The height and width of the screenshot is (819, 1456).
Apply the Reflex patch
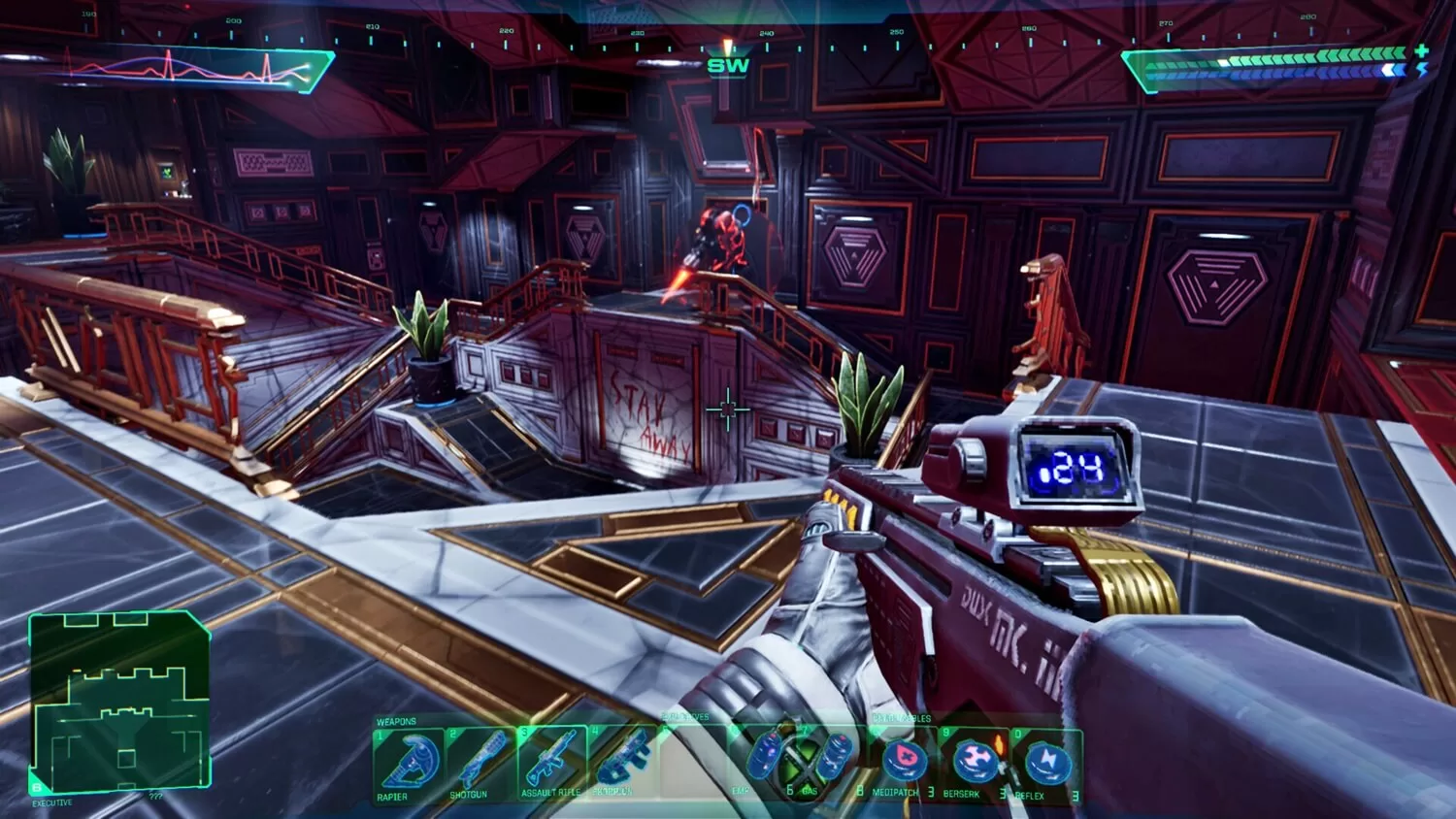point(1044,764)
